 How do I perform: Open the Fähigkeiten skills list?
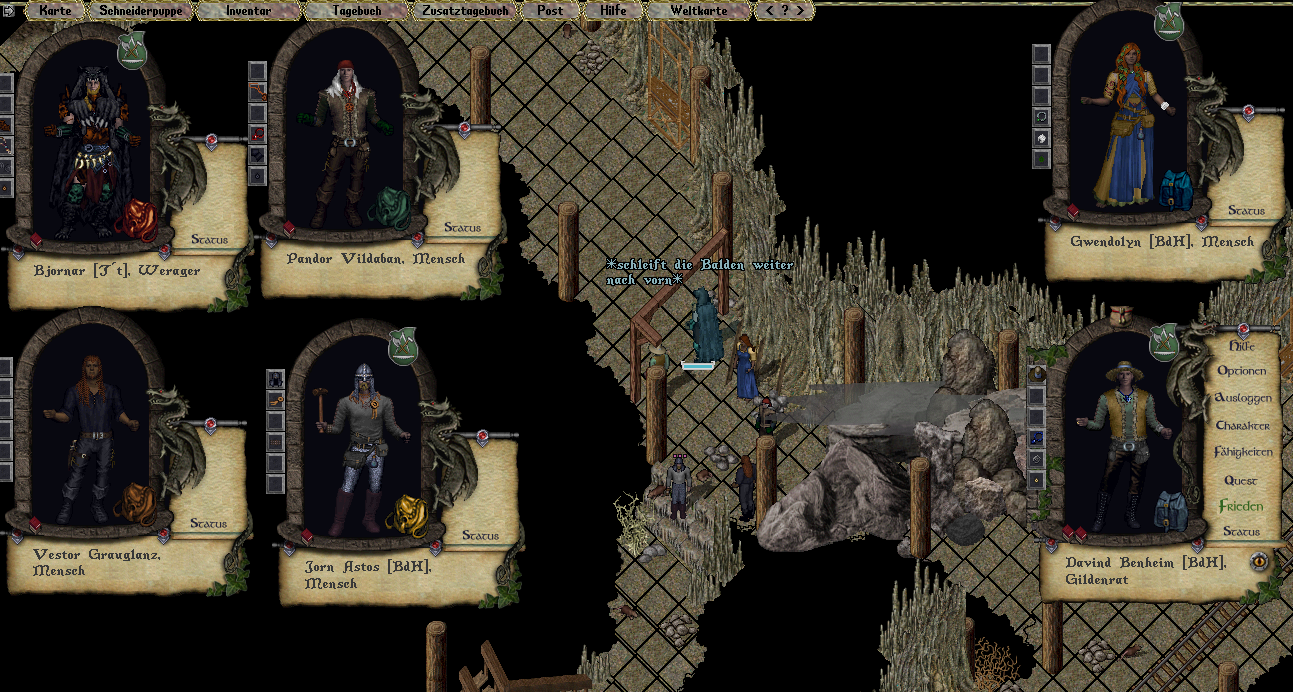[x=1243, y=452]
